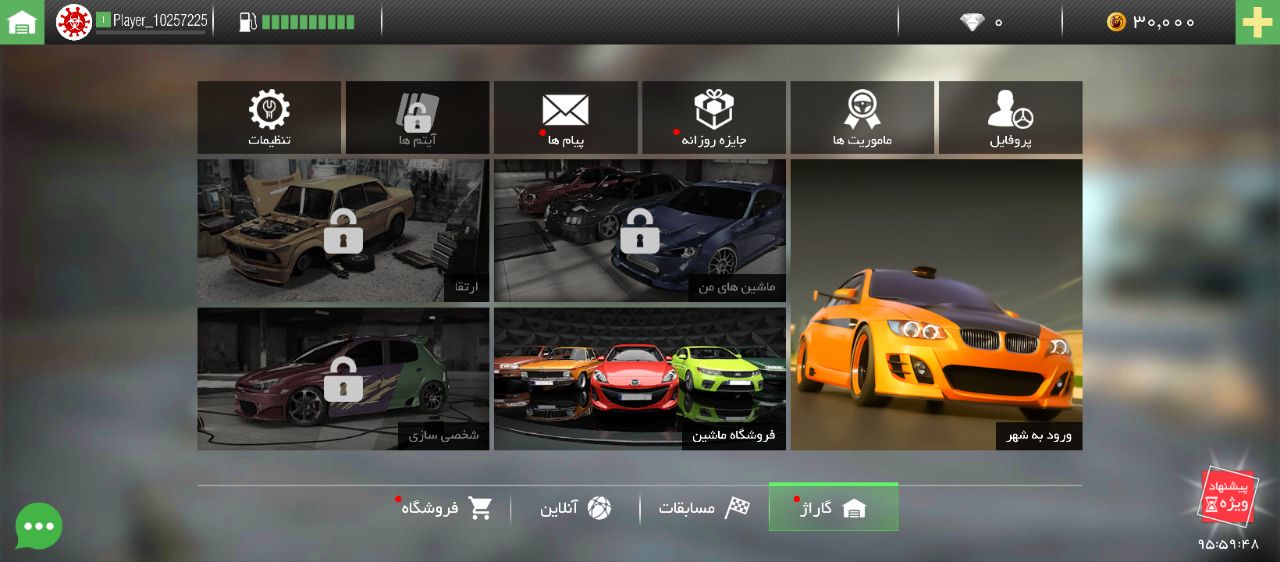This screenshot has width=1280, height=562.
Task: Open the تنظیمات settings tile
Action: (269, 117)
